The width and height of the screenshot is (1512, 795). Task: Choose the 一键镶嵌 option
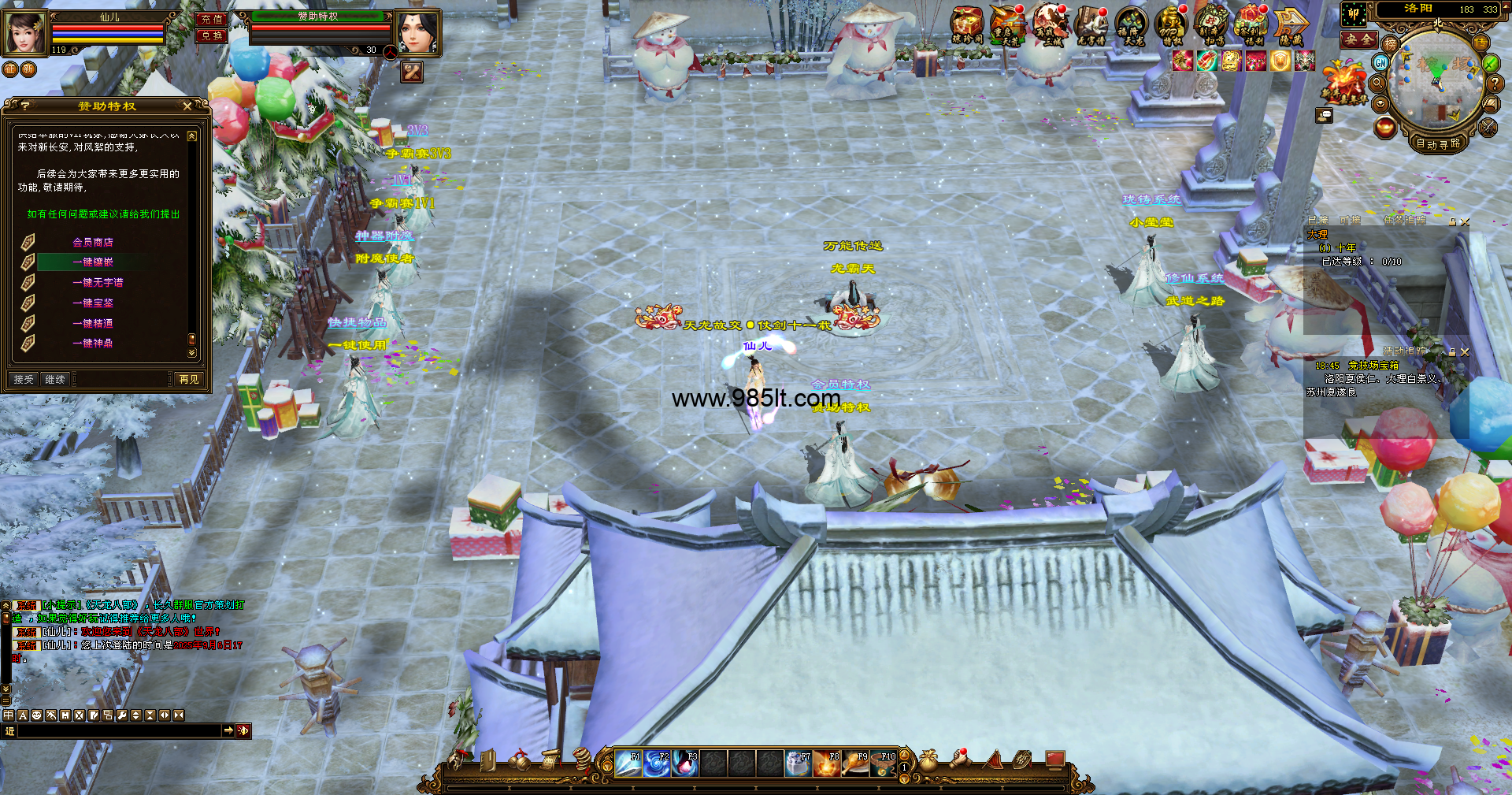pos(93,262)
